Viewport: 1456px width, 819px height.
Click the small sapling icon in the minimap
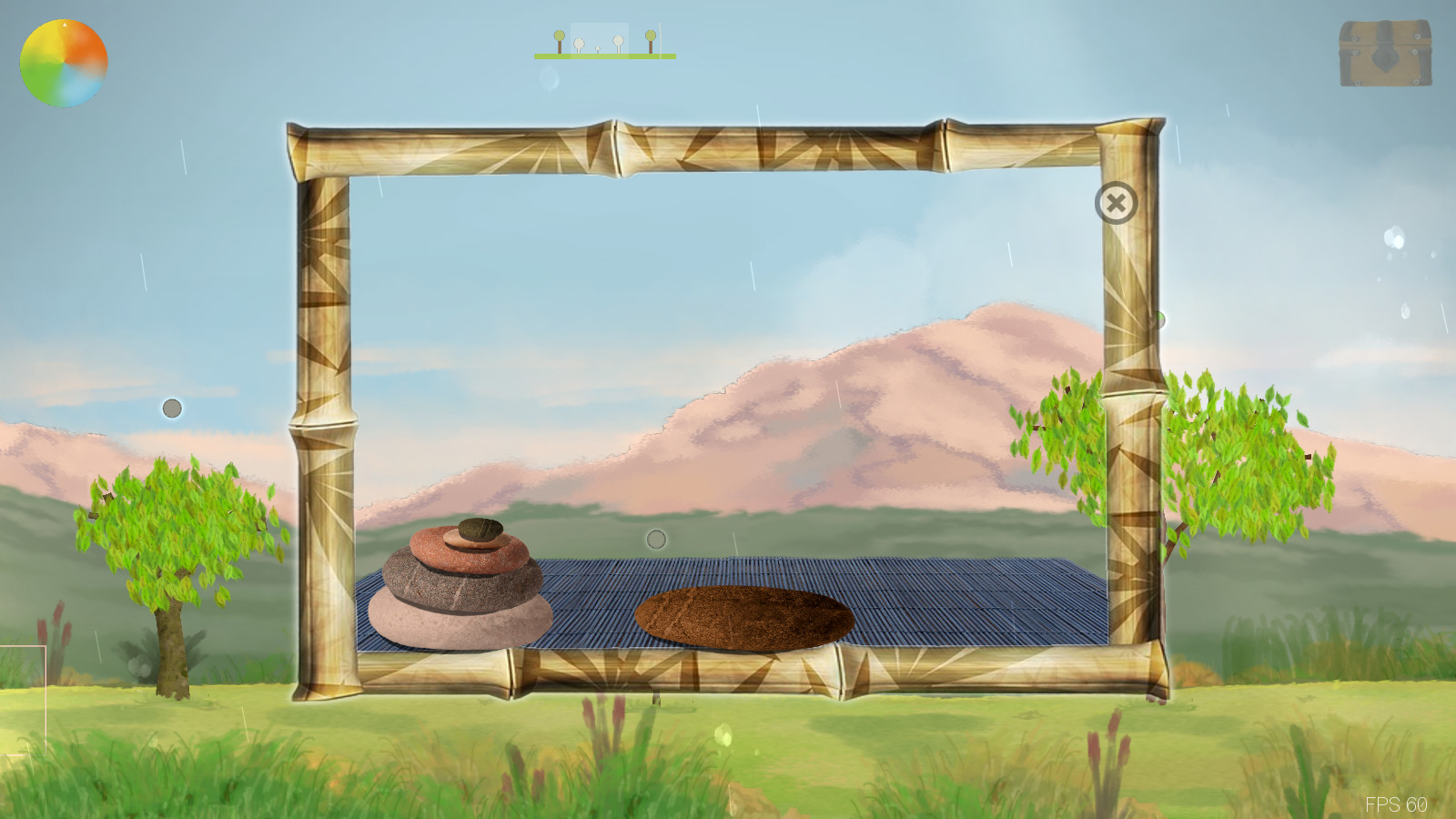pyautogui.click(x=598, y=49)
